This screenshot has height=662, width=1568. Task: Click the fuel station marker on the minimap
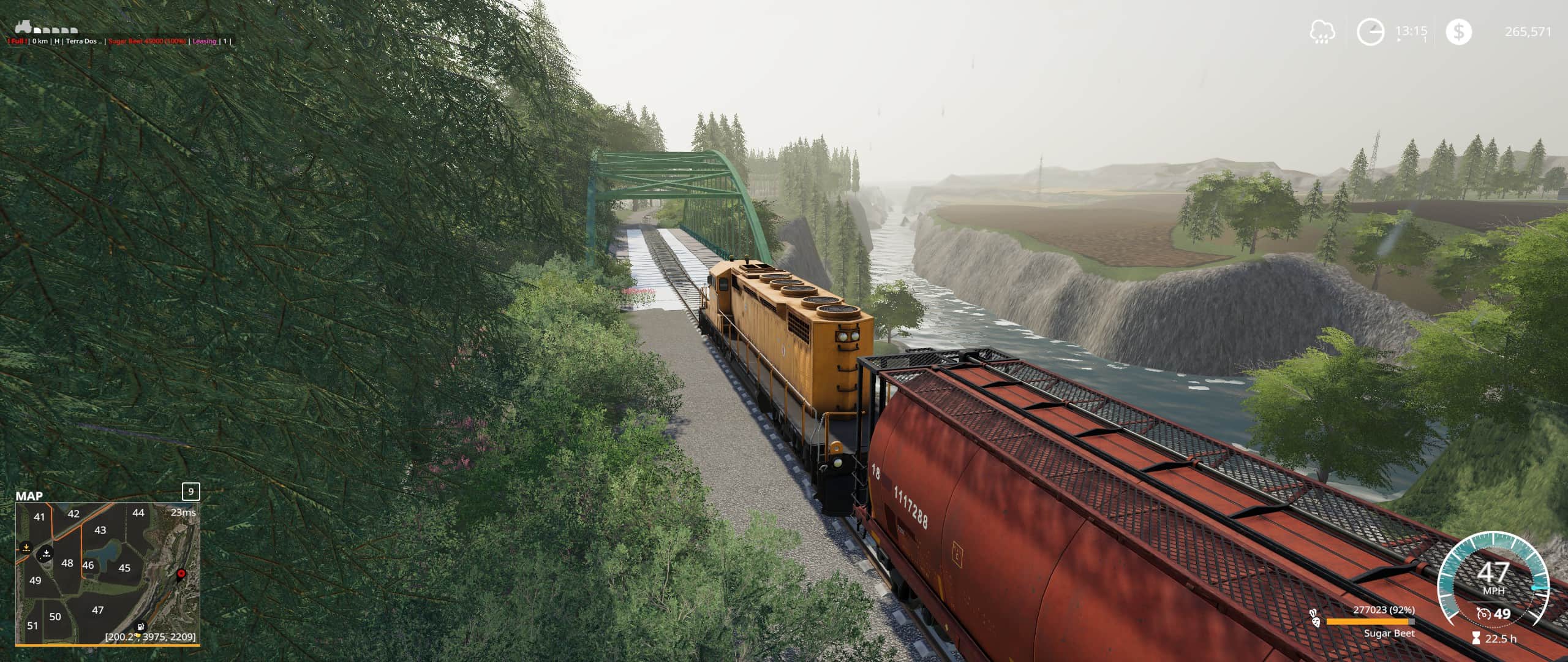[x=141, y=626]
